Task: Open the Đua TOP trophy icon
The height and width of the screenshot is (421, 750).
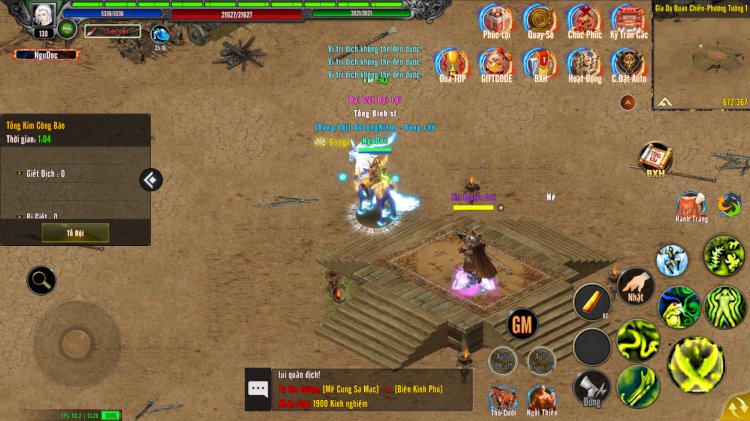Action: 452,63
